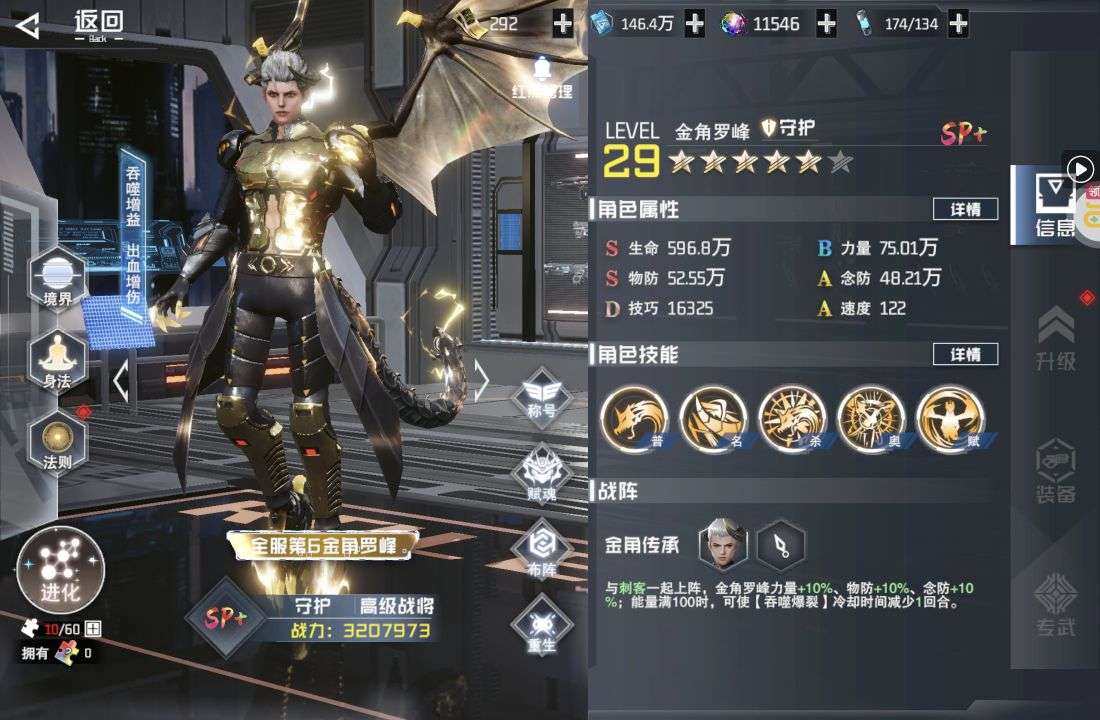Select the 普 basic attack skill icon

pyautogui.click(x=635, y=419)
